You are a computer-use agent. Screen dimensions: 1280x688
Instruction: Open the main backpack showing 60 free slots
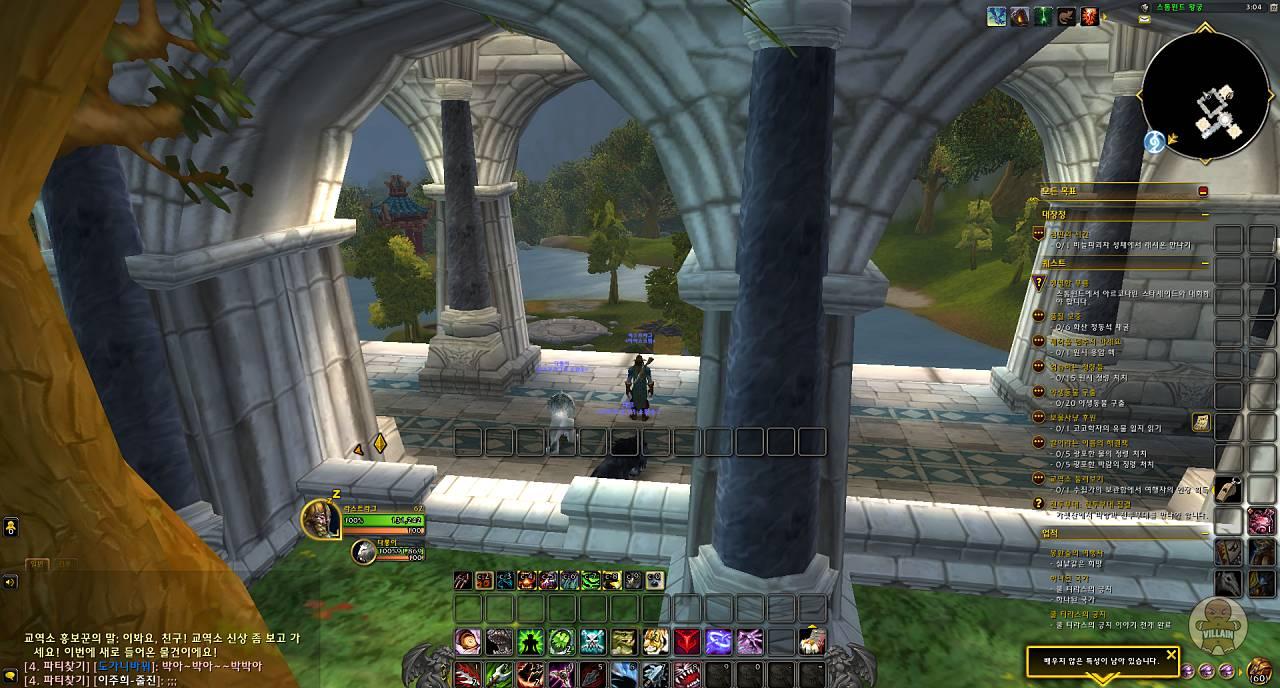(1261, 669)
